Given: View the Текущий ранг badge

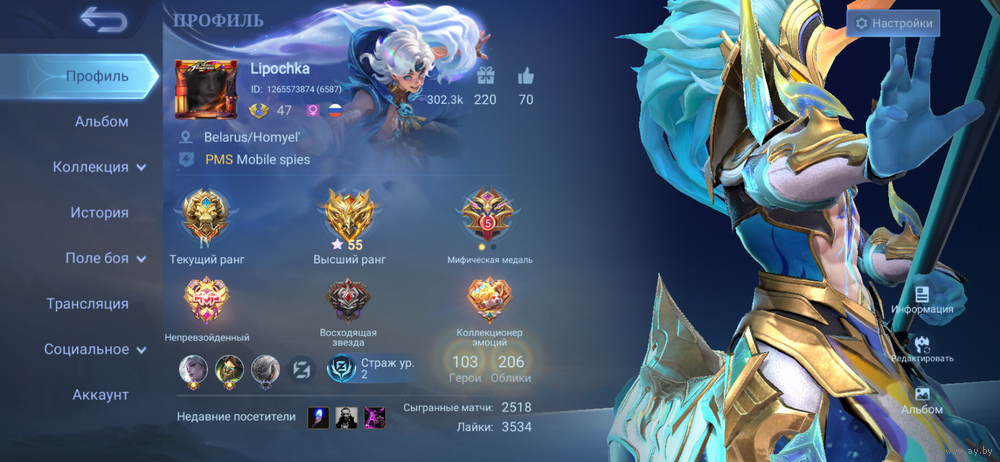Looking at the screenshot, I should 206,218.
